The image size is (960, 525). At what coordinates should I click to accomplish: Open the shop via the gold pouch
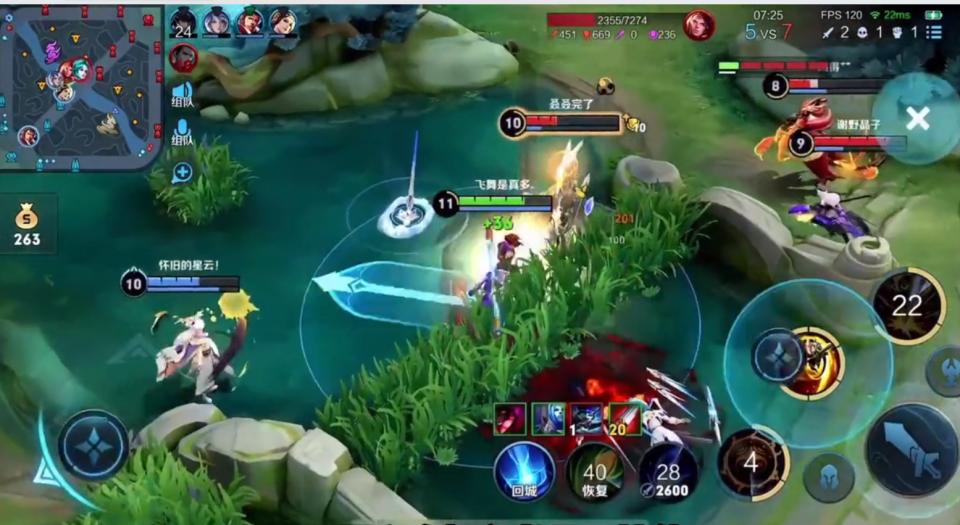tap(27, 224)
